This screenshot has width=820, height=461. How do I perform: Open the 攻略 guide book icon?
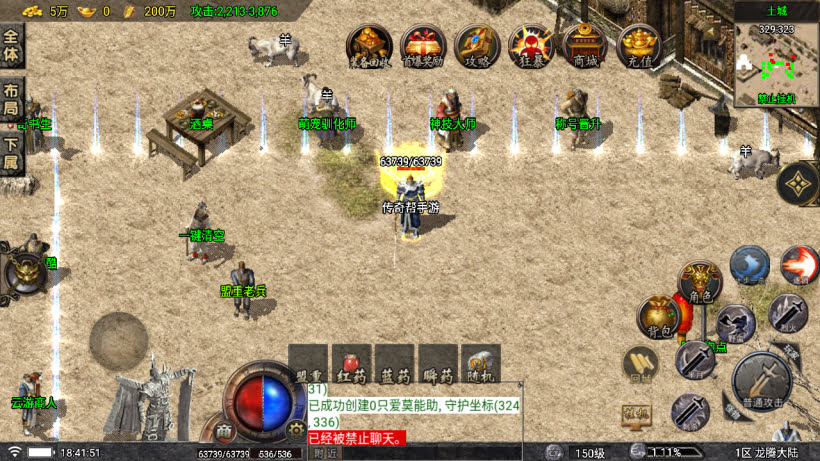(477, 45)
